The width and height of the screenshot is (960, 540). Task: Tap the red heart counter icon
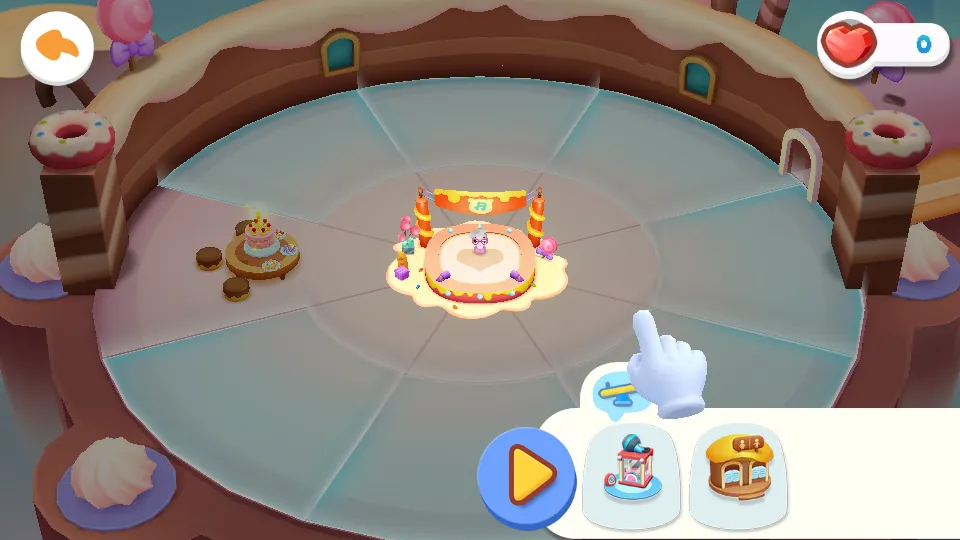[x=850, y=43]
